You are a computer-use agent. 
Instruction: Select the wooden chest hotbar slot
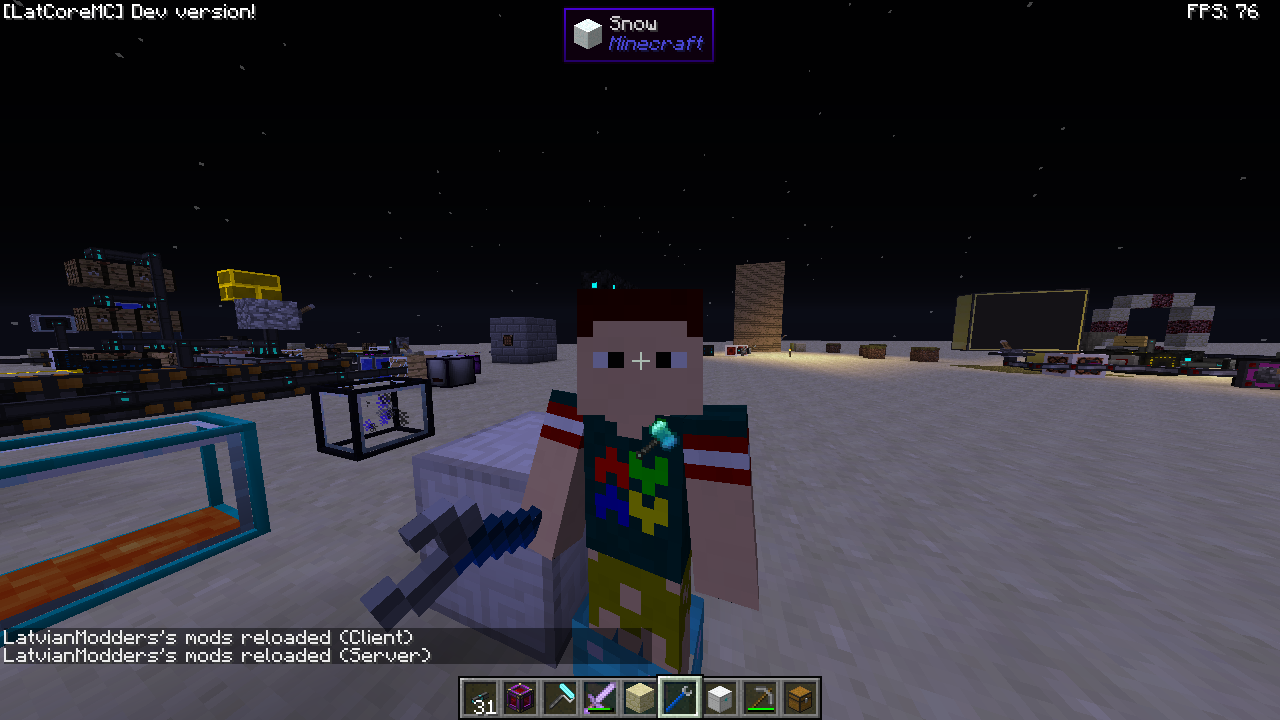click(800, 698)
